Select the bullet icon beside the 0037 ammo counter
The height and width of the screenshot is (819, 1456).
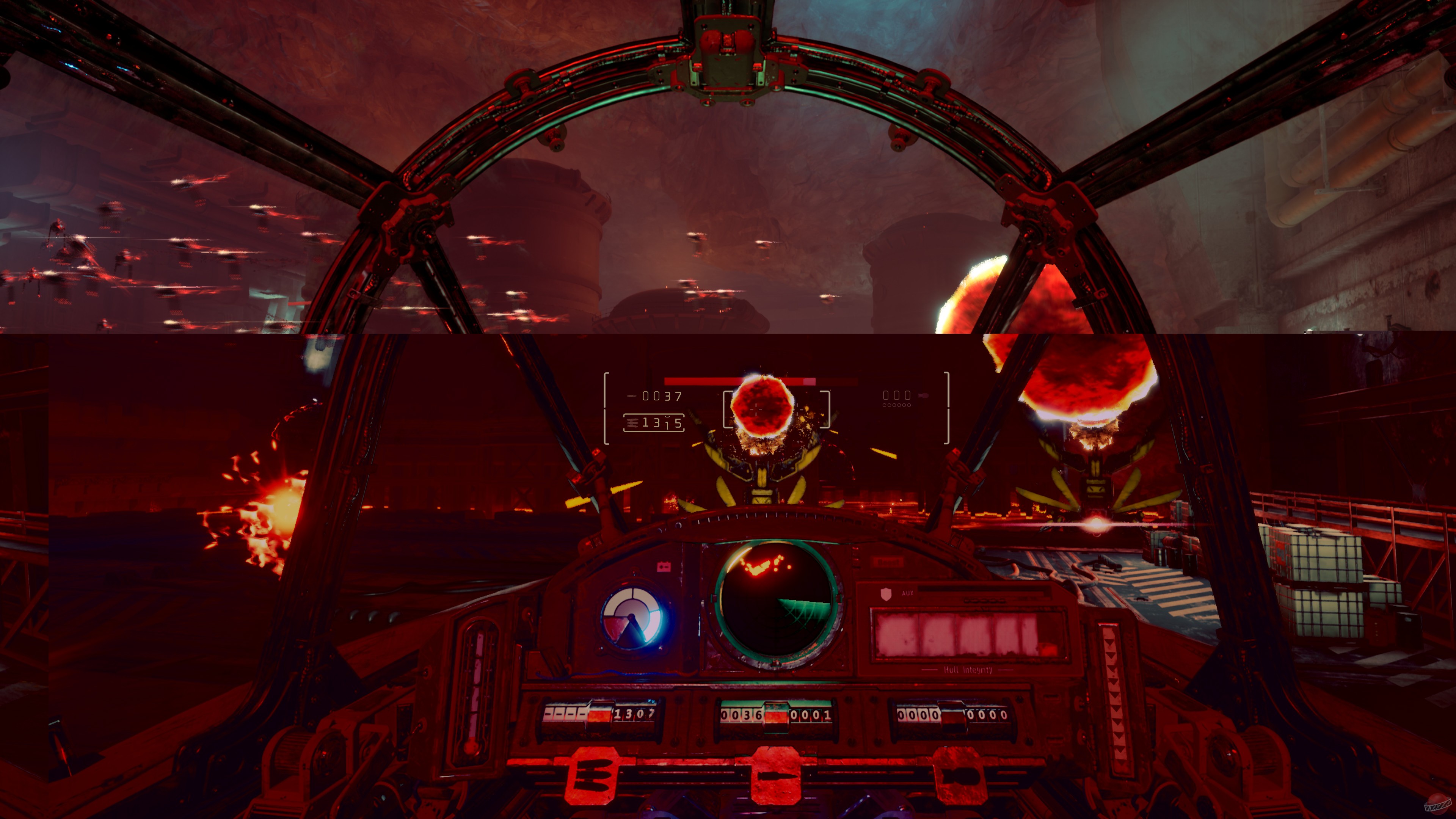click(633, 395)
